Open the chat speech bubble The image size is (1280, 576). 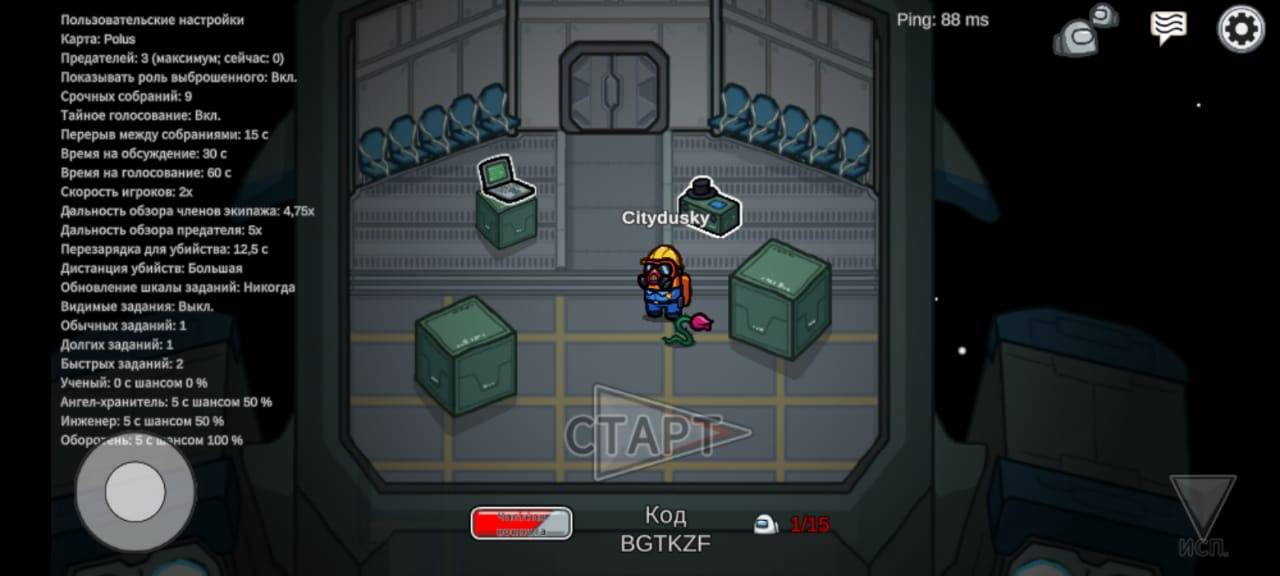point(1168,28)
